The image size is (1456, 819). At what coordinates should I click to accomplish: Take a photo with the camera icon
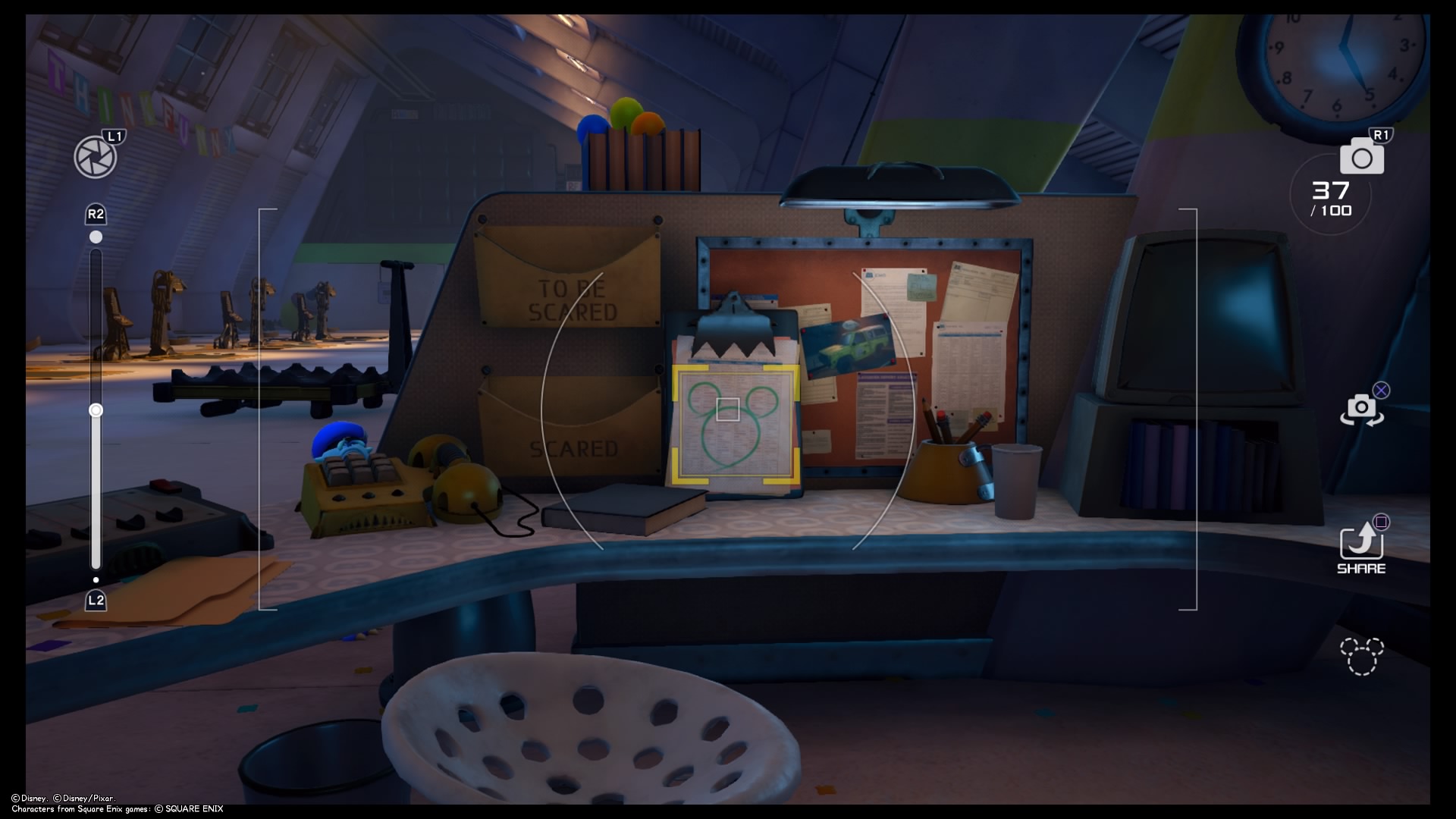[1361, 157]
